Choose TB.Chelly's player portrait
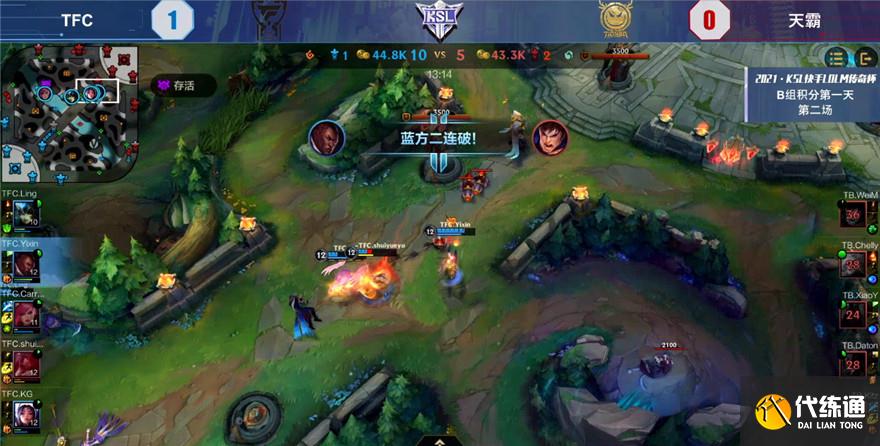This screenshot has width=880, height=446. pyautogui.click(x=854, y=266)
